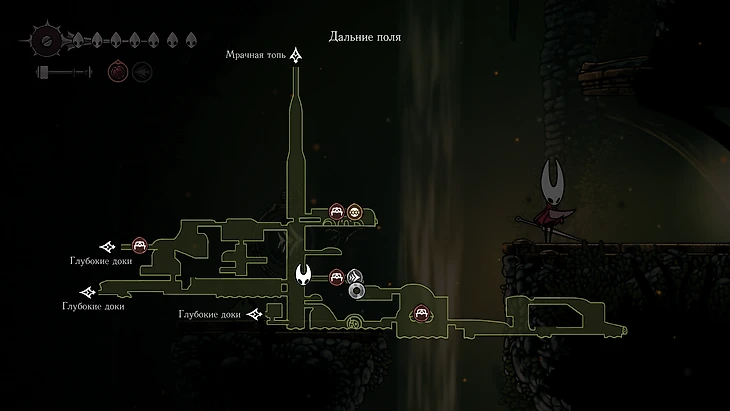The image size is (730, 411).
Task: Activate the red round tool icon in HUD
Action: (117, 72)
